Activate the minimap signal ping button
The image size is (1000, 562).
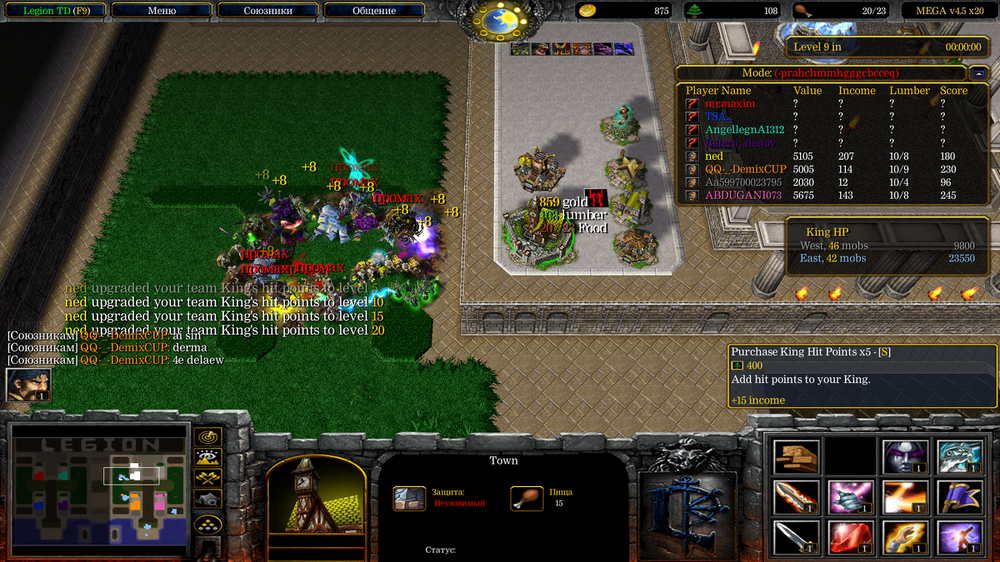point(208,437)
